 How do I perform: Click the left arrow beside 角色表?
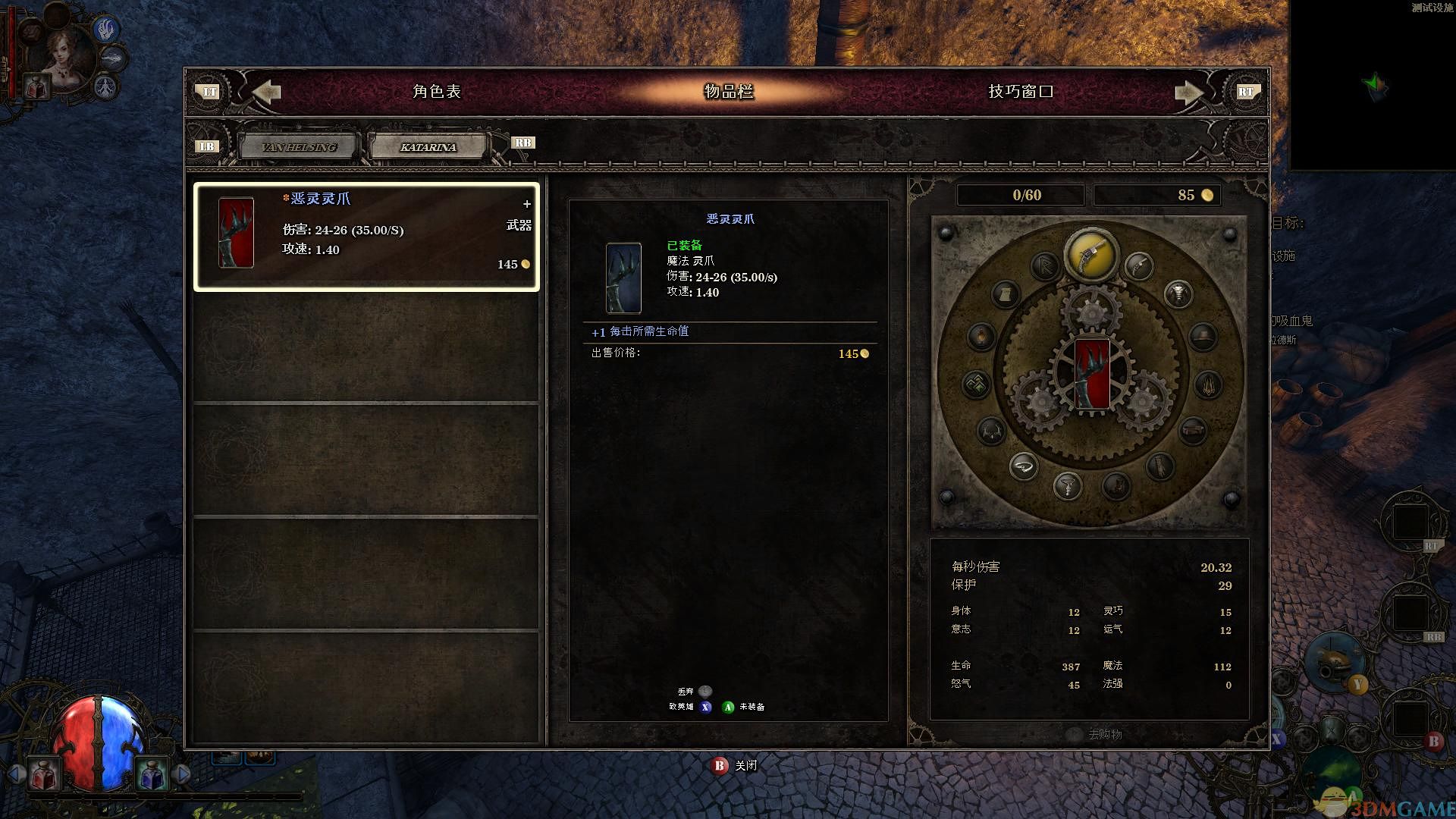pos(266,92)
